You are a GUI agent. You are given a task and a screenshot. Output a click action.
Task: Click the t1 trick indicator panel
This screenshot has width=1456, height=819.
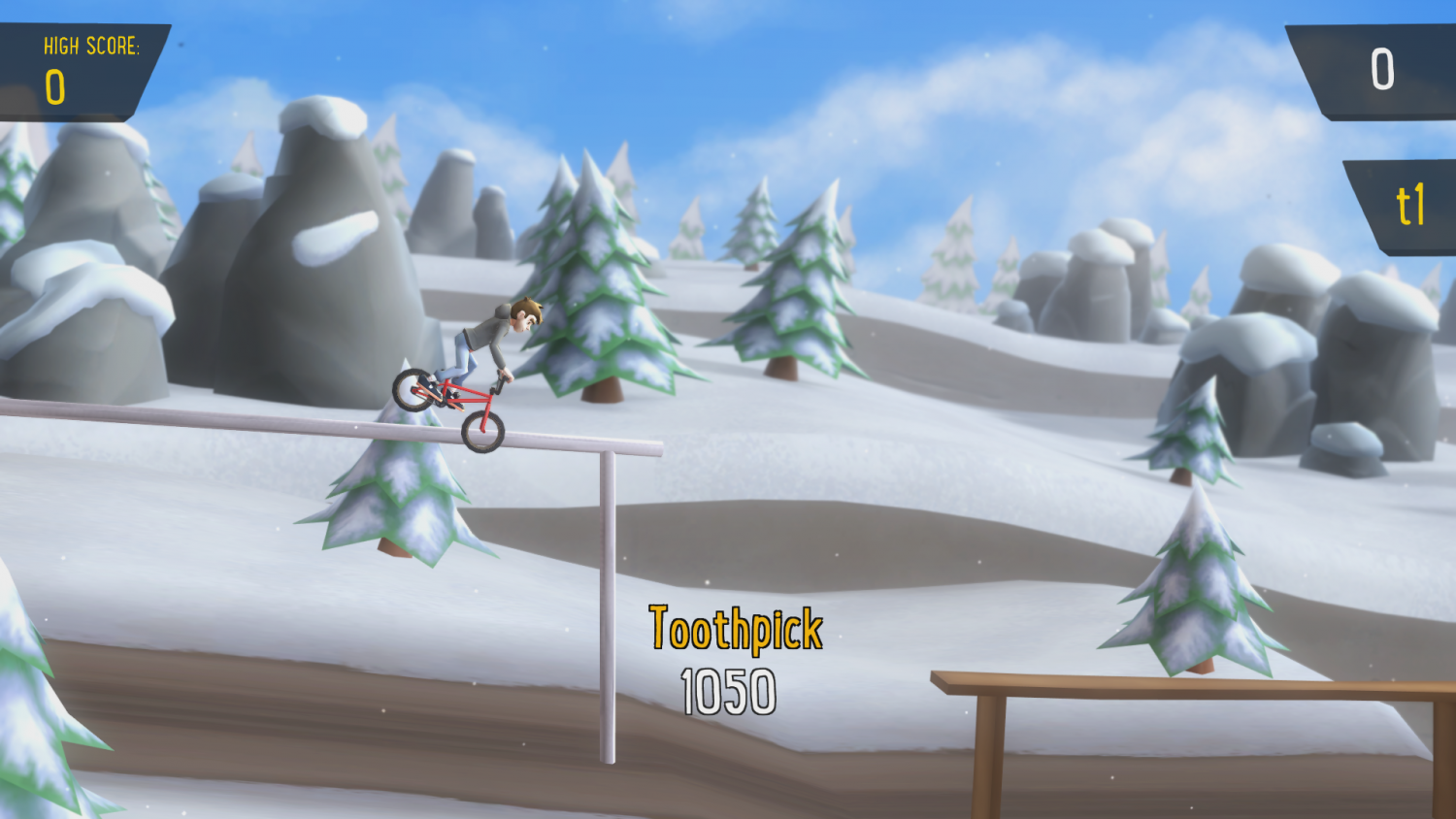1405,204
